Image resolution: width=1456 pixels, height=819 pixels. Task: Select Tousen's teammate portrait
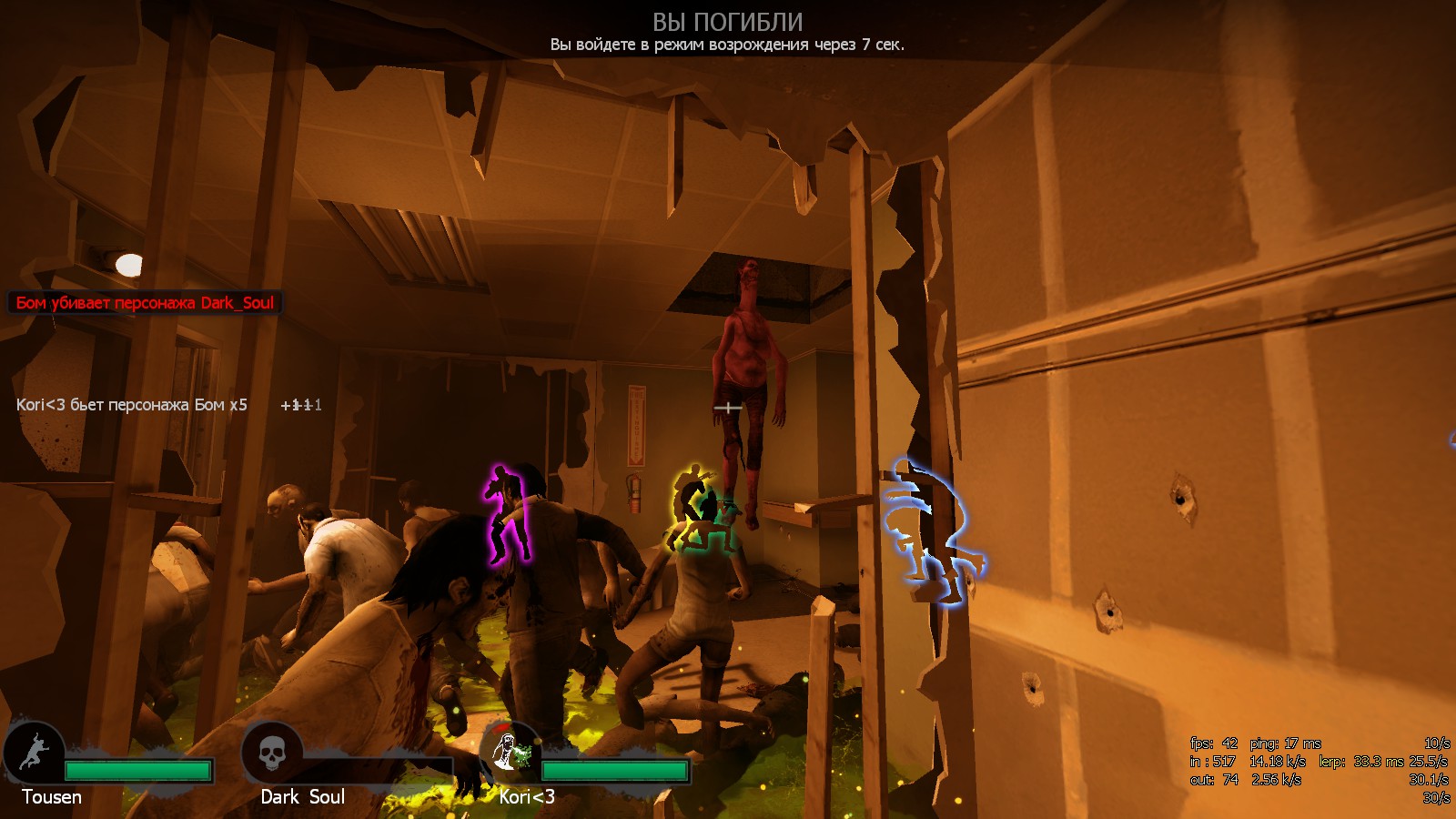(34, 753)
